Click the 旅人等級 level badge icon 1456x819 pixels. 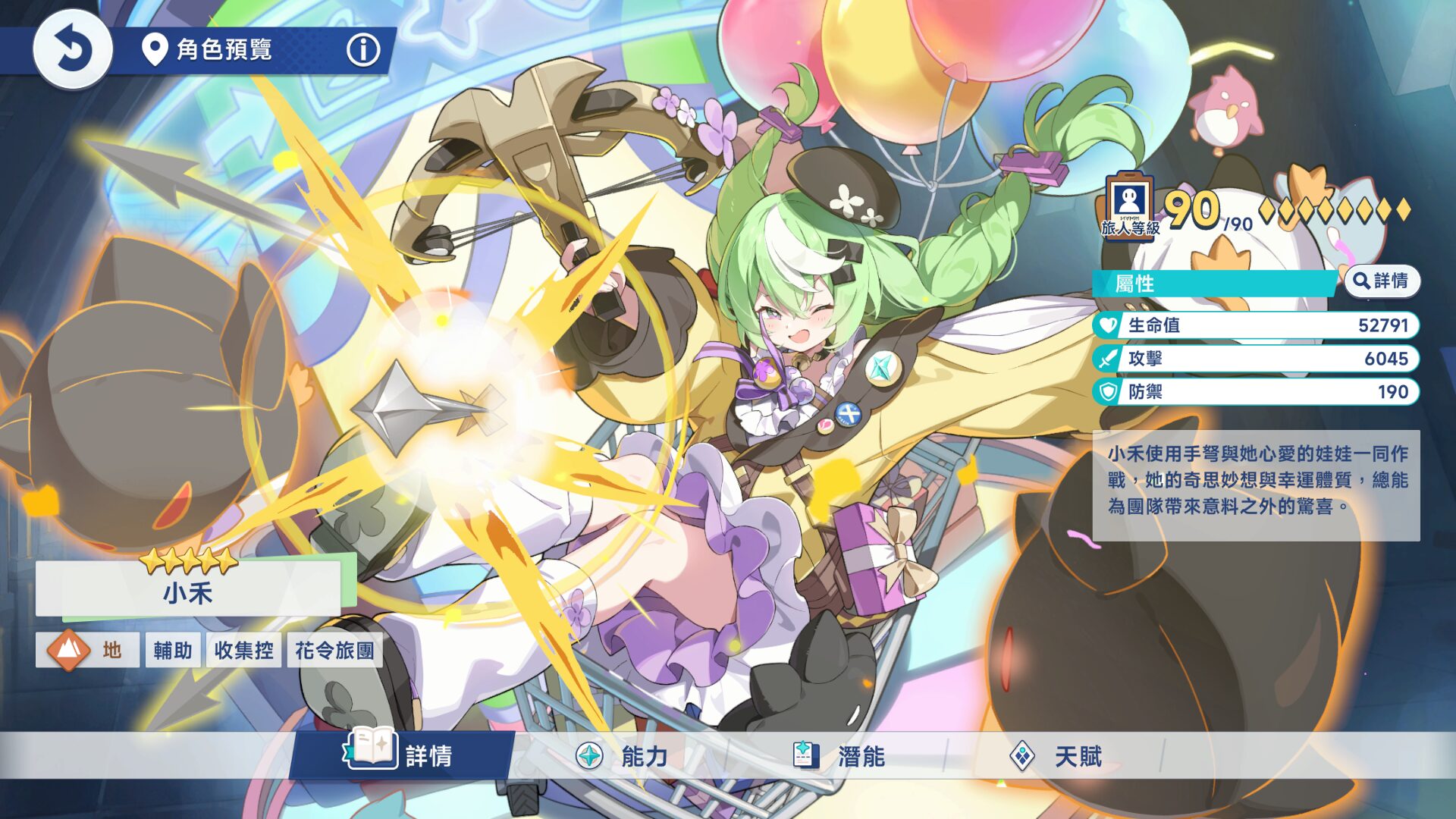tap(1130, 206)
